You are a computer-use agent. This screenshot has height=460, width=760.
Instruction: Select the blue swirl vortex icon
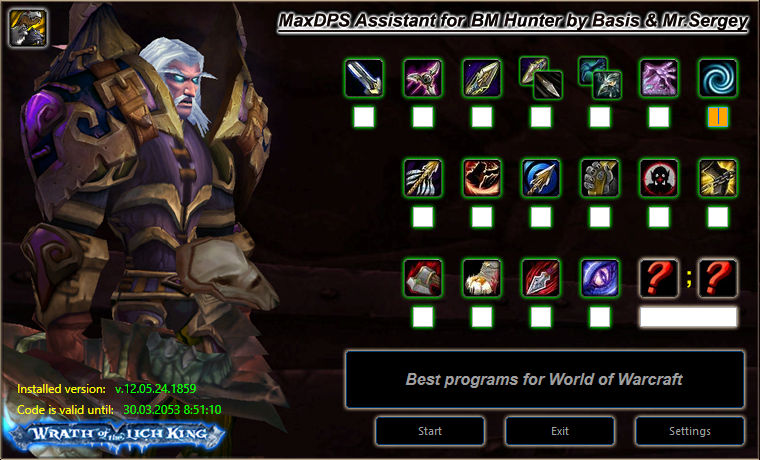[x=718, y=78]
